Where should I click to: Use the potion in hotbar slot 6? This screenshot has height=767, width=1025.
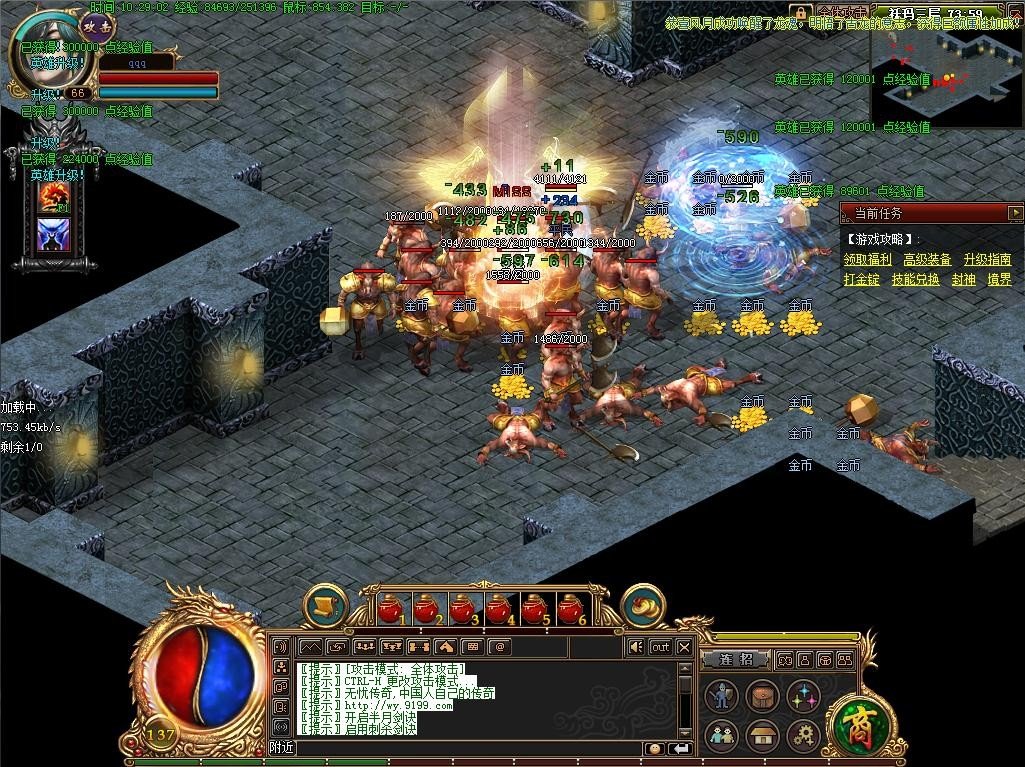click(x=571, y=608)
